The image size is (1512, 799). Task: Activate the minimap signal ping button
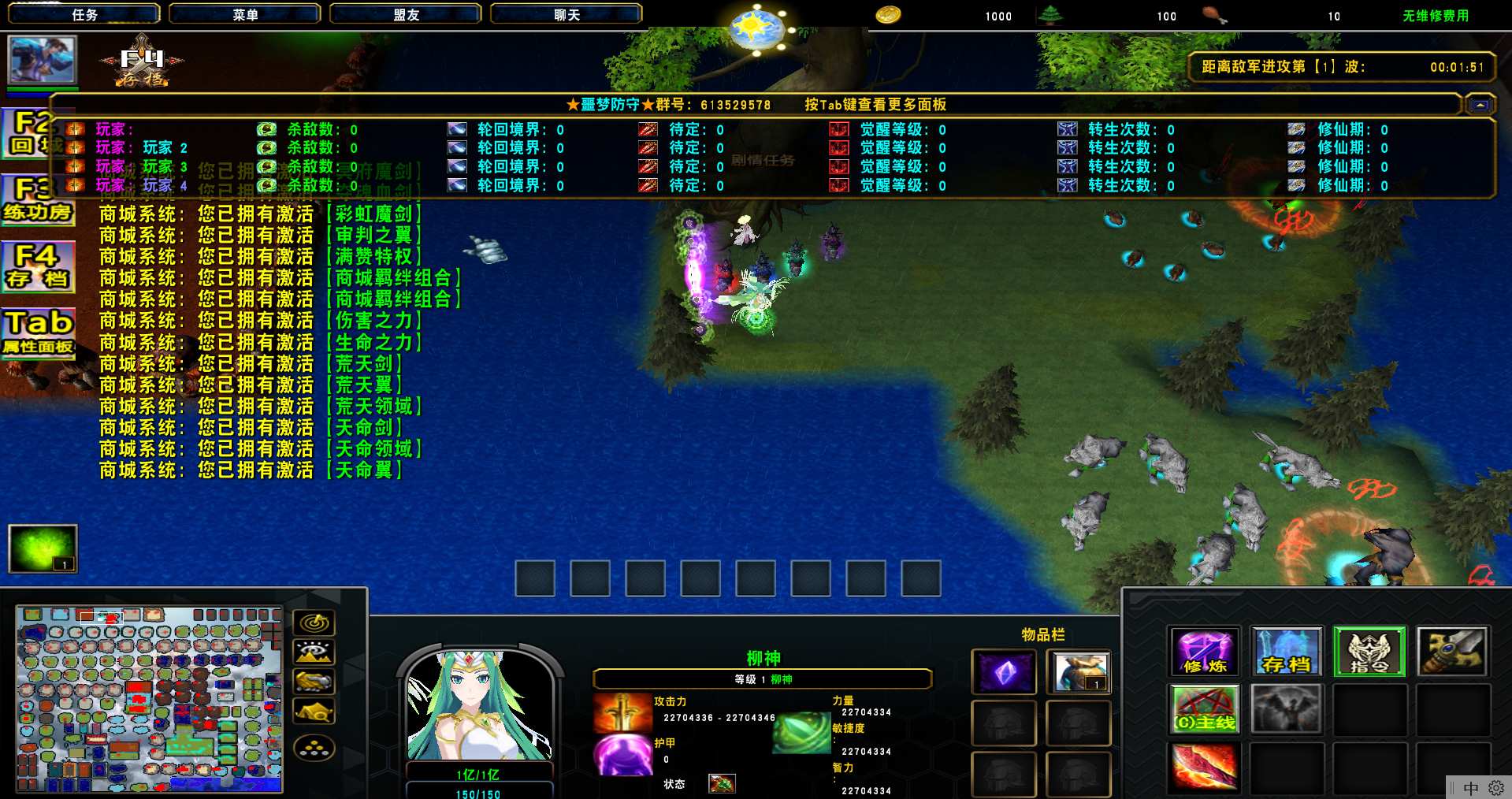click(314, 622)
